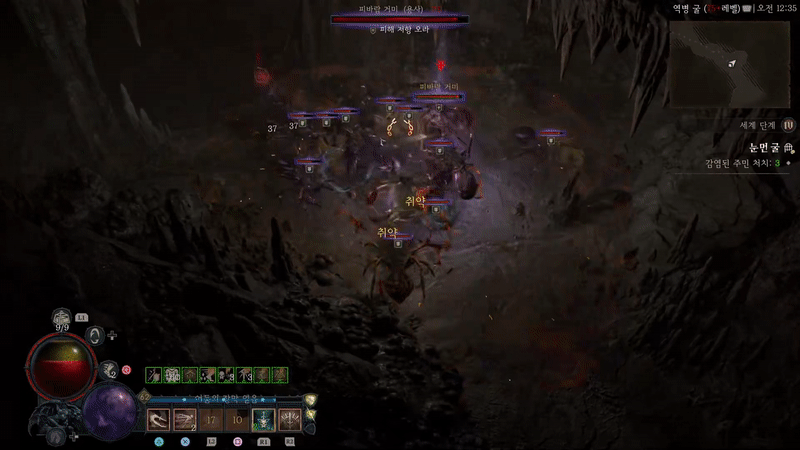Select the ring-shaped icon beside the health orb
The image size is (800, 450).
point(96,335)
